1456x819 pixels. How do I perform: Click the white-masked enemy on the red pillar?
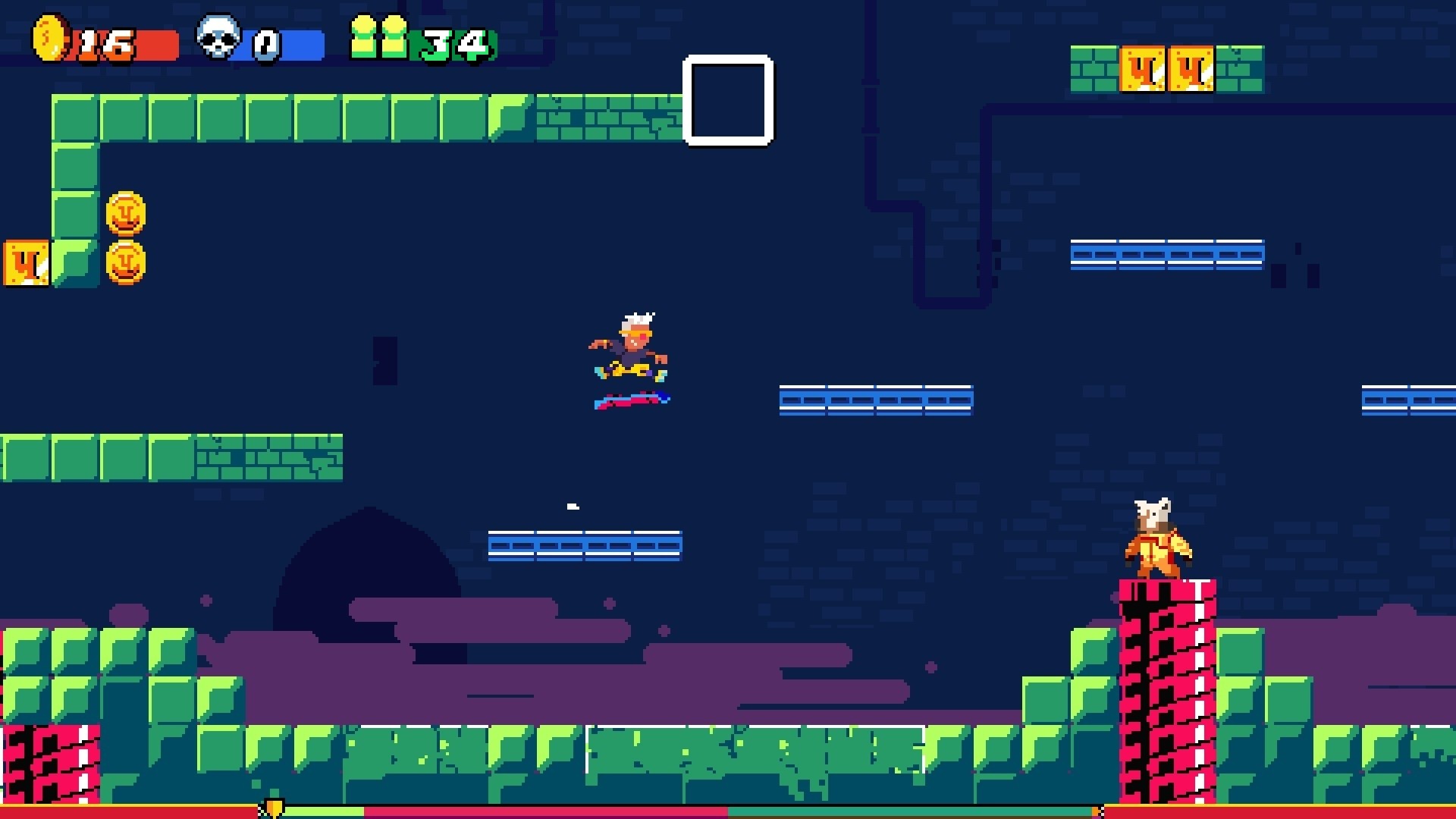pos(1157,542)
